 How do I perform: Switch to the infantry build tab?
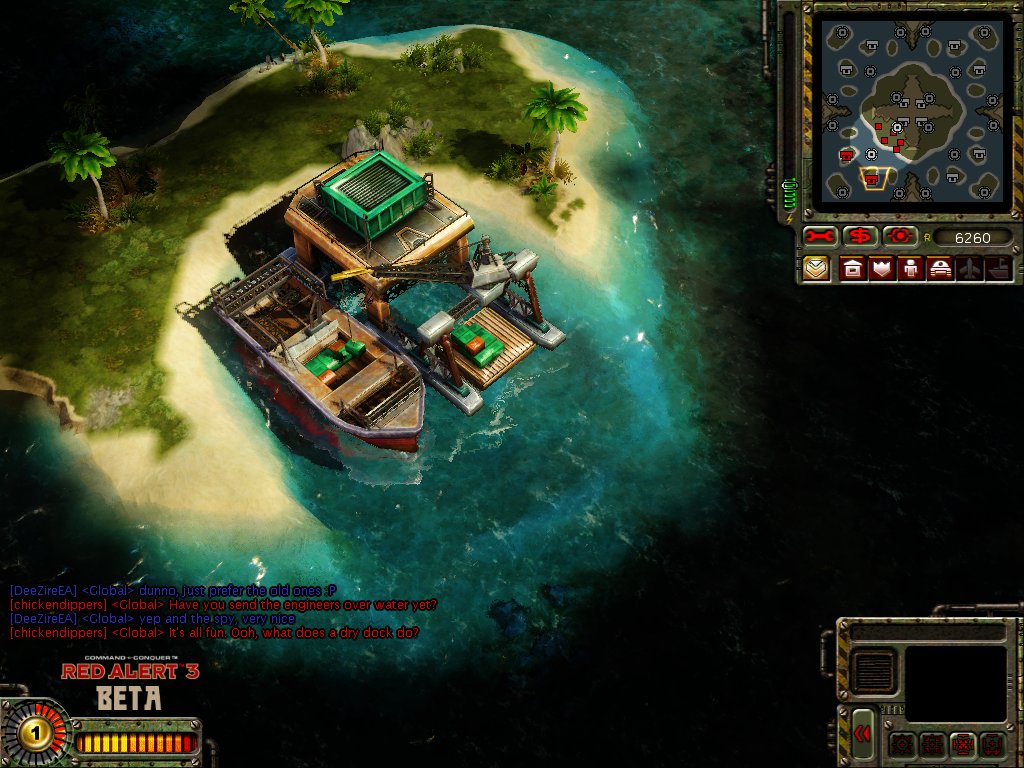pyautogui.click(x=910, y=269)
